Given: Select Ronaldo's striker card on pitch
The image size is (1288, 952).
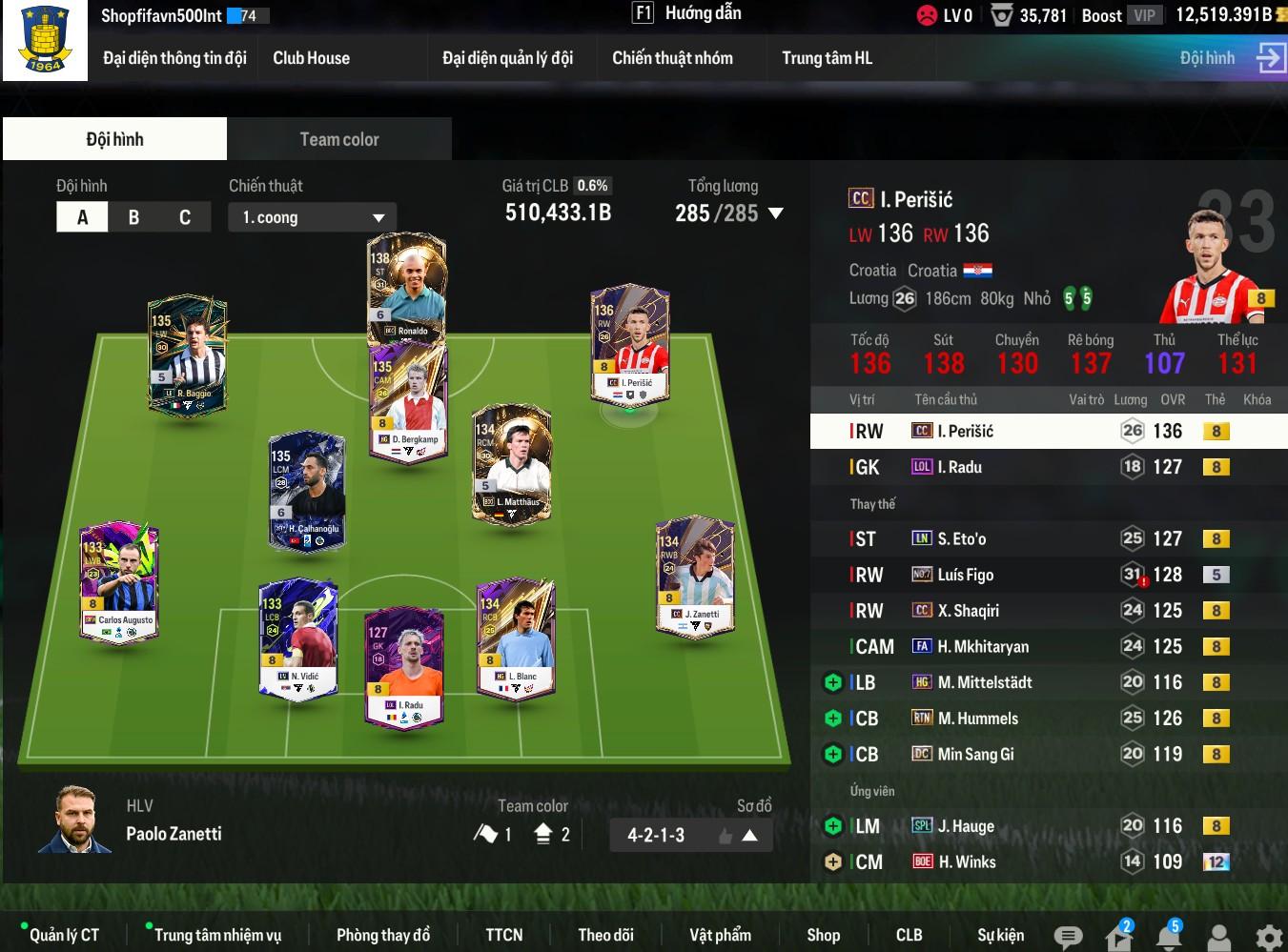Looking at the screenshot, I should click(406, 286).
